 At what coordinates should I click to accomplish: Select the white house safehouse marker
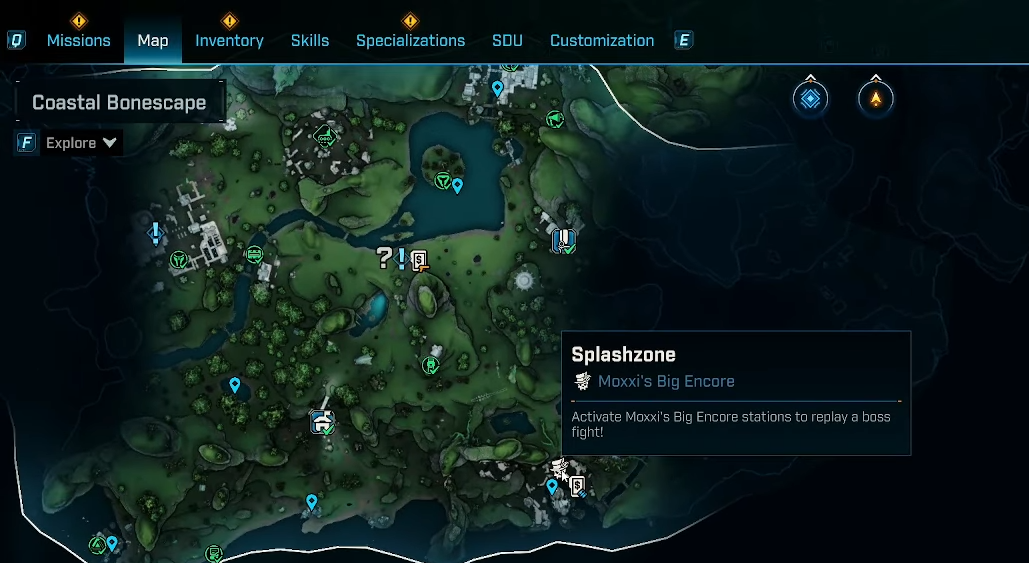321,421
